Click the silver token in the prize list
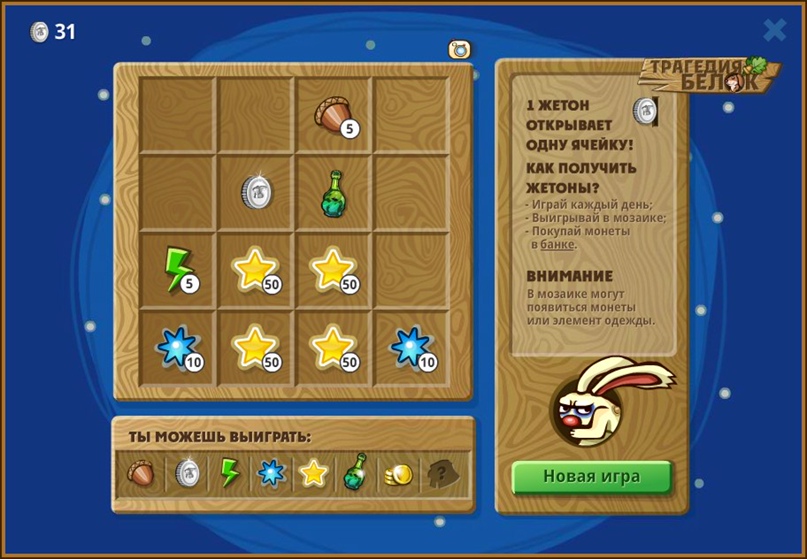The height and width of the screenshot is (559, 807). (x=187, y=472)
